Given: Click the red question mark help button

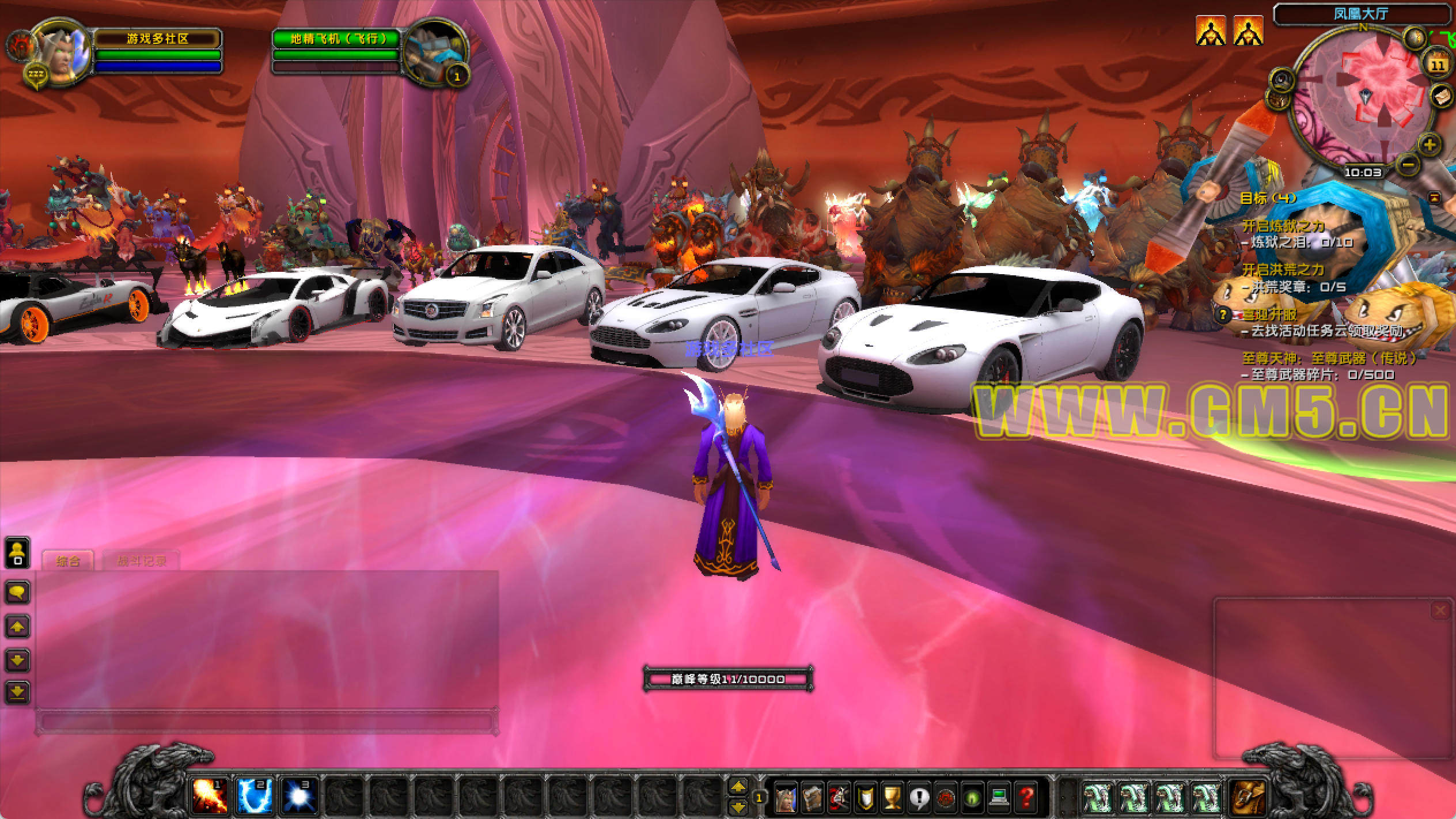Looking at the screenshot, I should point(1026,798).
